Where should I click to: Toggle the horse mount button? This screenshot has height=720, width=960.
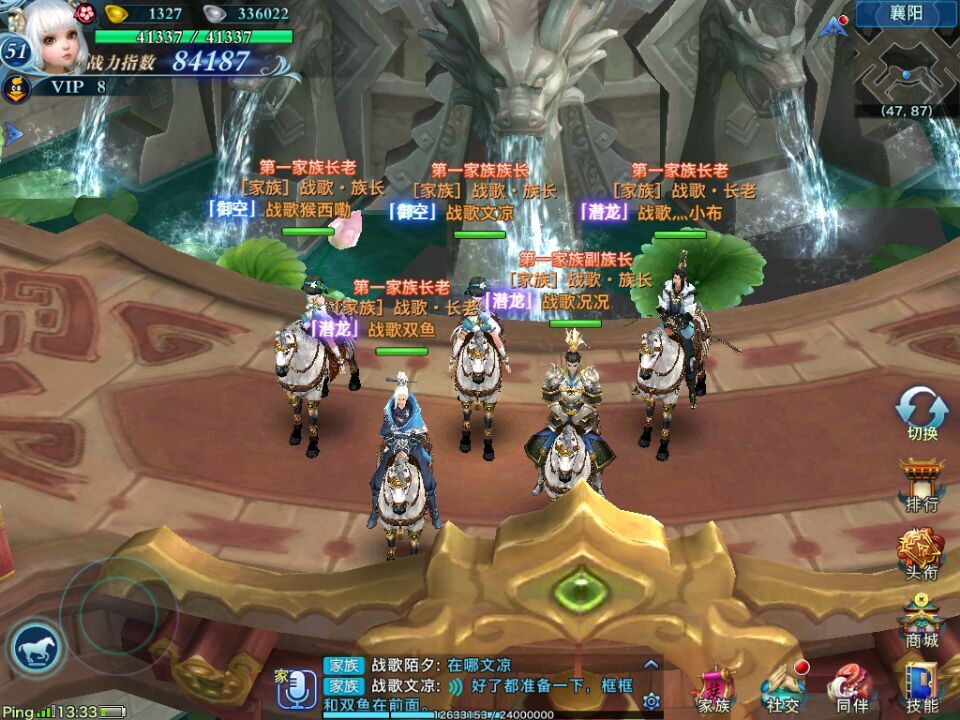tap(36, 649)
